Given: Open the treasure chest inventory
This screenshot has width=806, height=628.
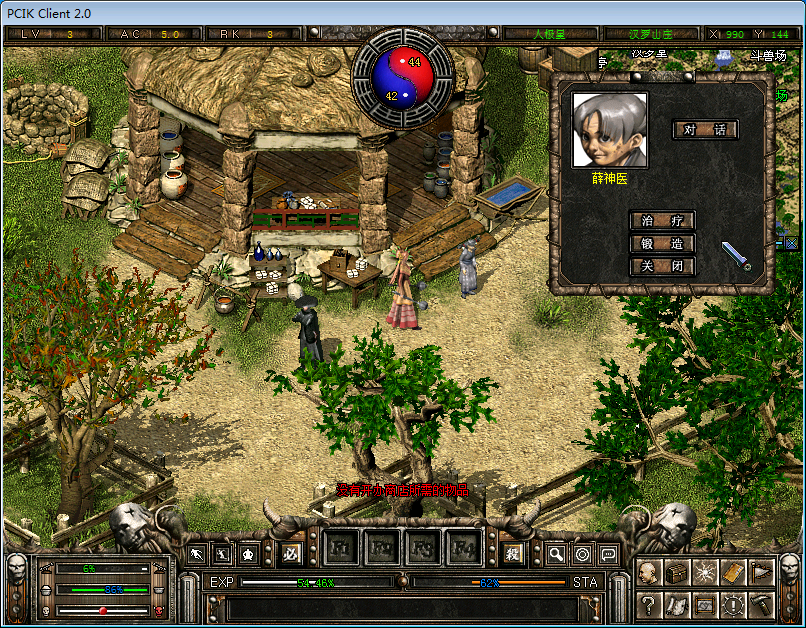Looking at the screenshot, I should [x=677, y=573].
